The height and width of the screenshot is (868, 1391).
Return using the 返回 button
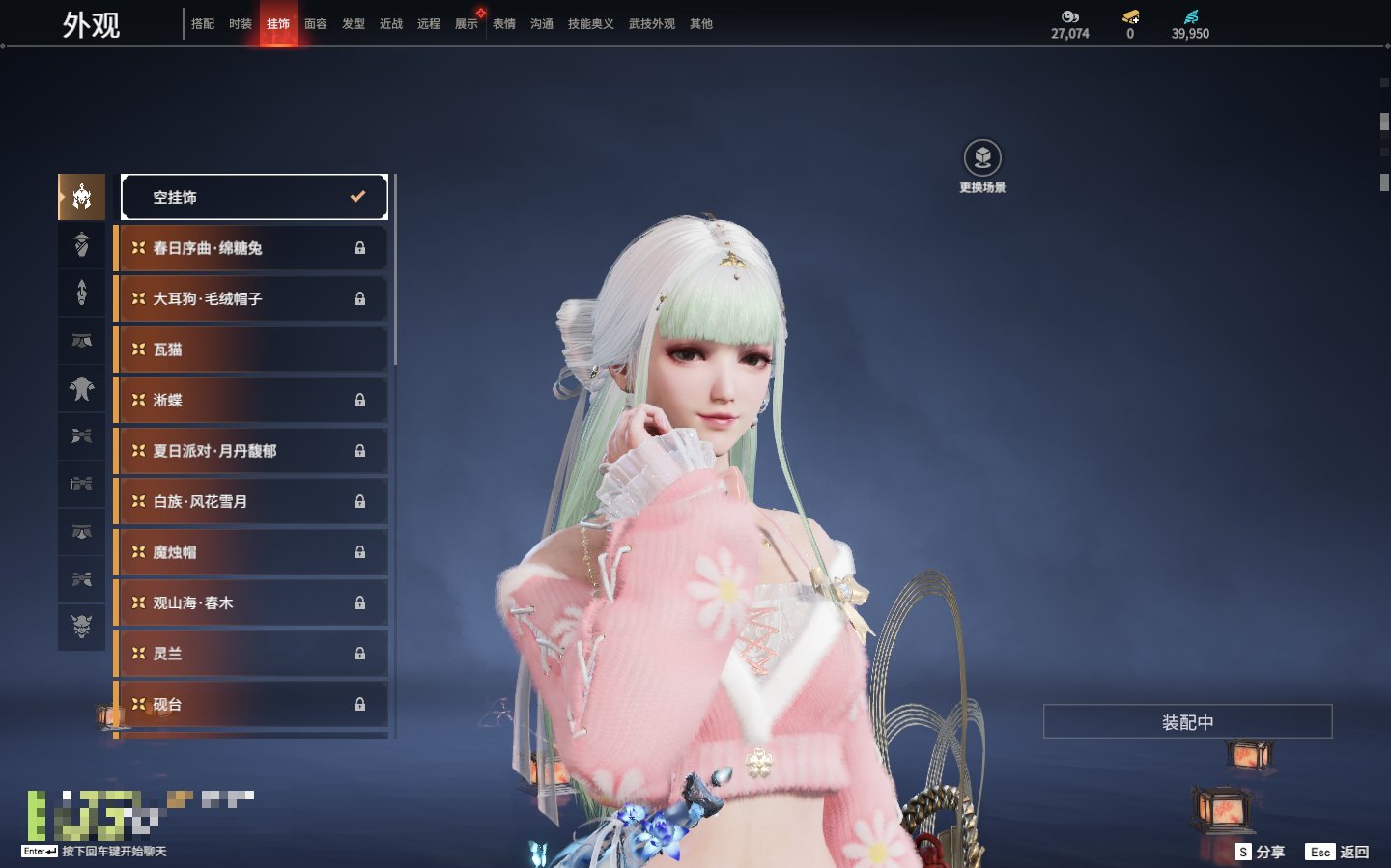tap(1338, 852)
